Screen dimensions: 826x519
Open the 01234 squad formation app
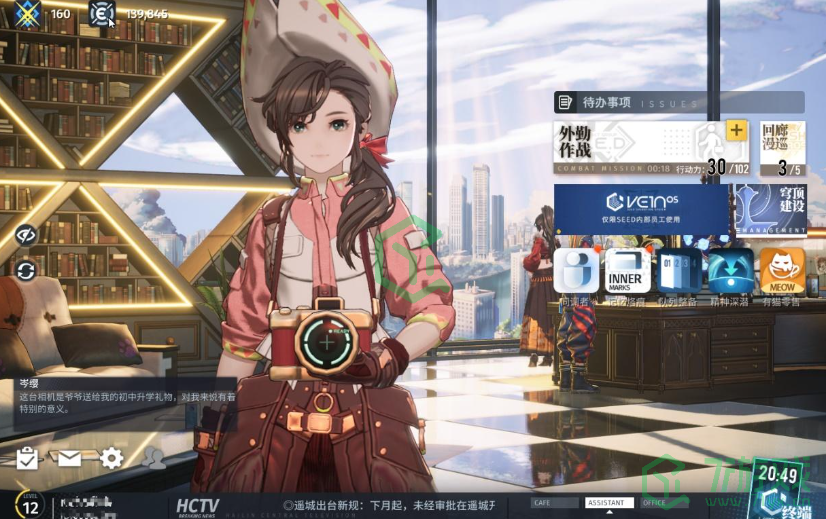point(679,272)
